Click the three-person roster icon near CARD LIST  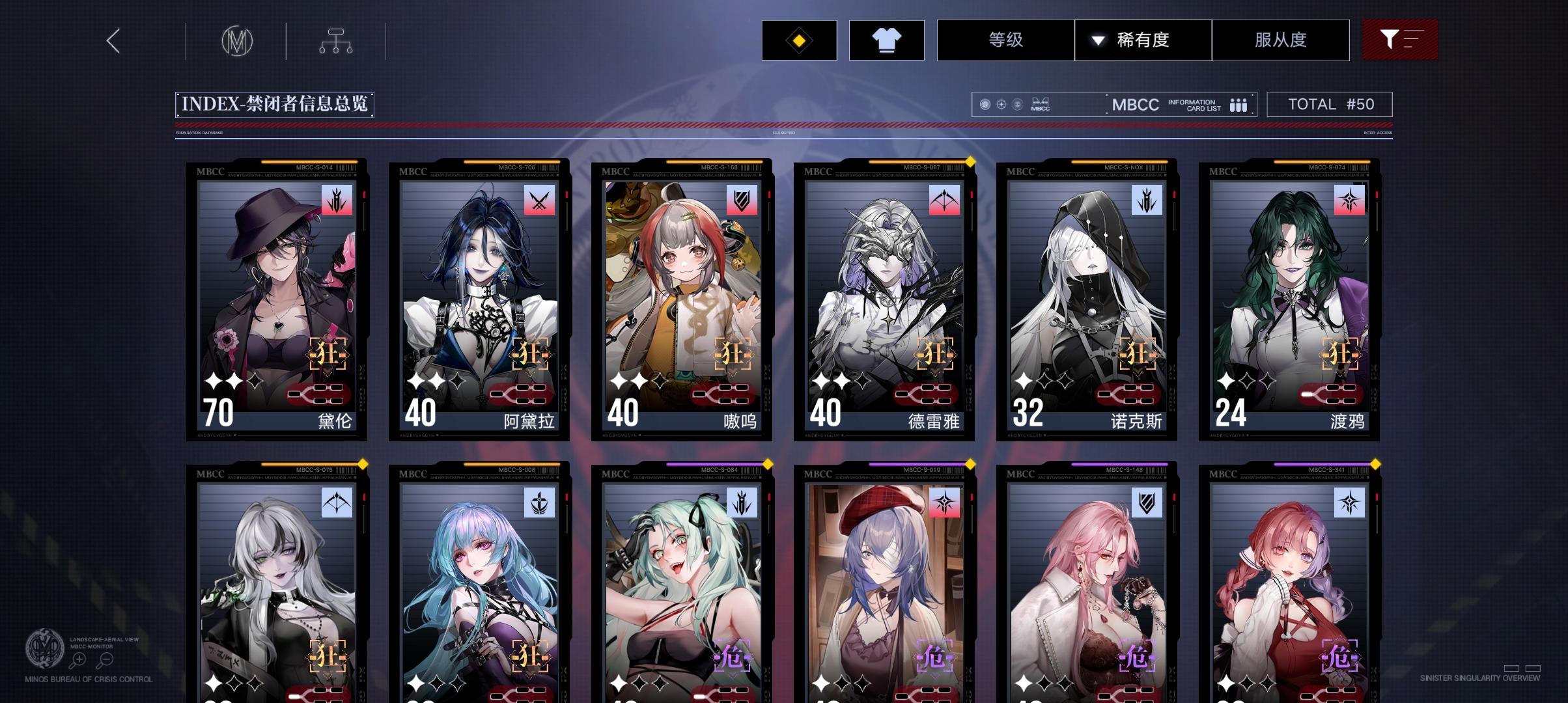(x=1239, y=104)
